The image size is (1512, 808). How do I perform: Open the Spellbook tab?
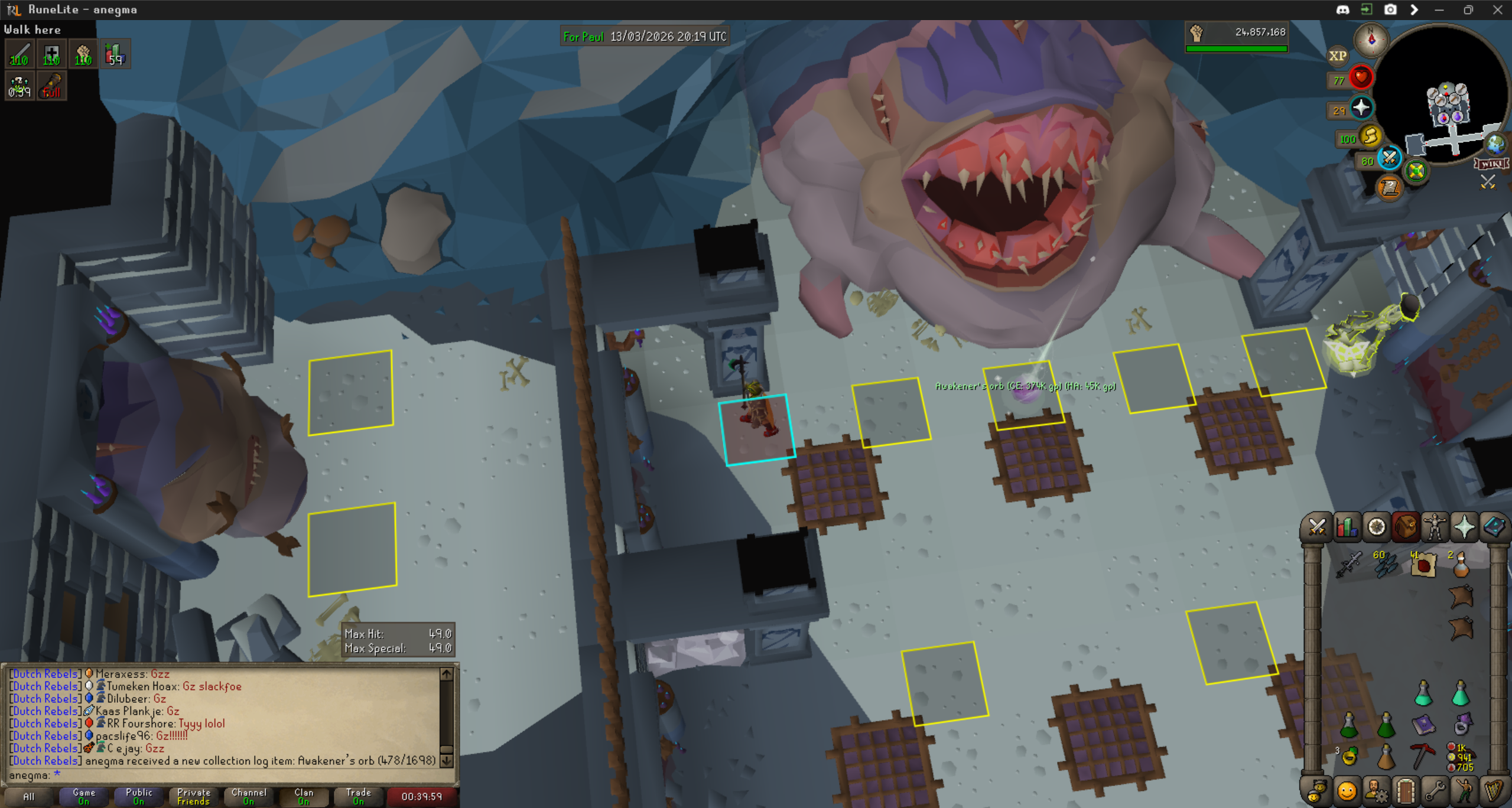tap(1494, 527)
